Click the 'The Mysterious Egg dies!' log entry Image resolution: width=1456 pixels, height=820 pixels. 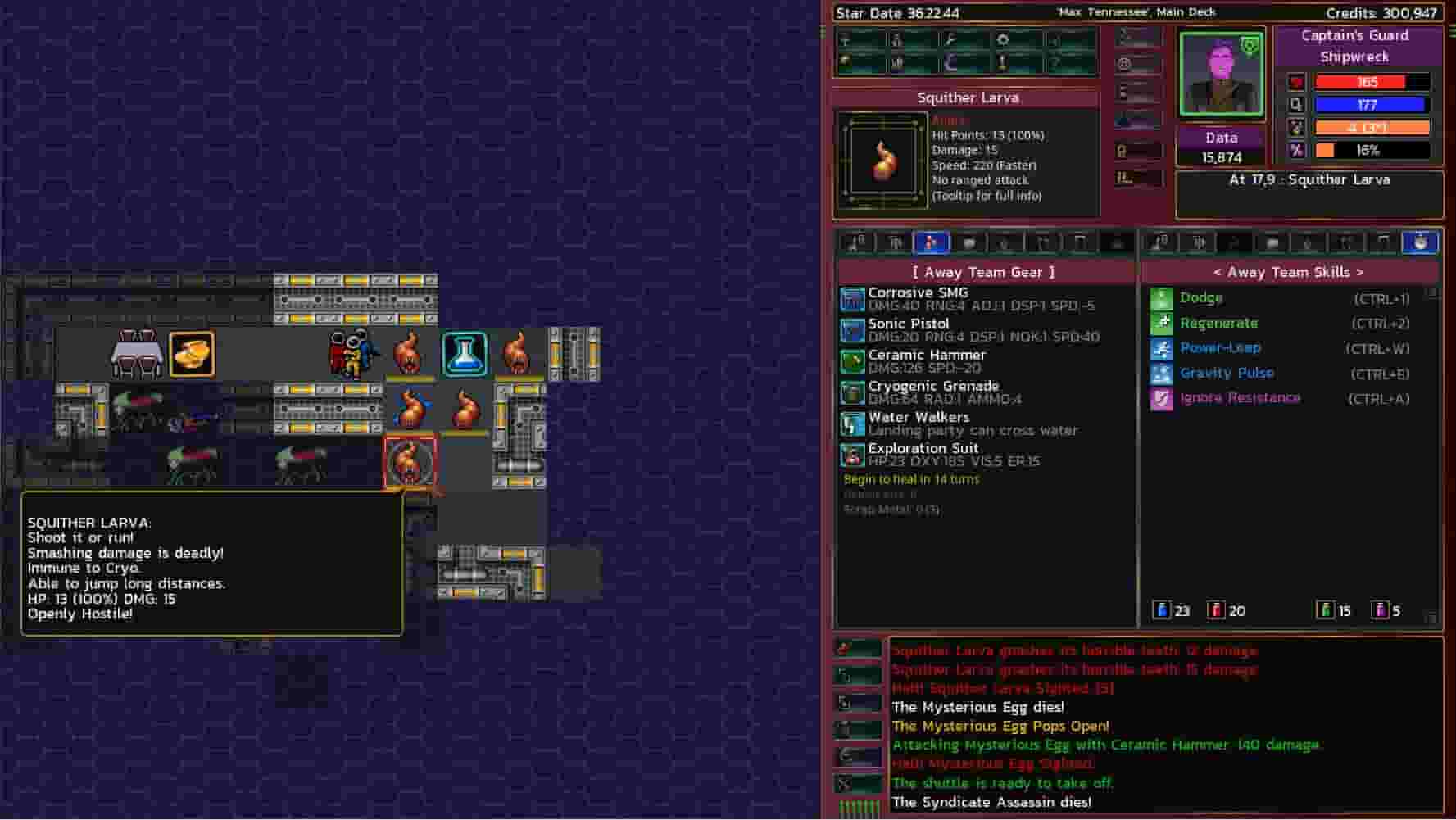point(977,707)
